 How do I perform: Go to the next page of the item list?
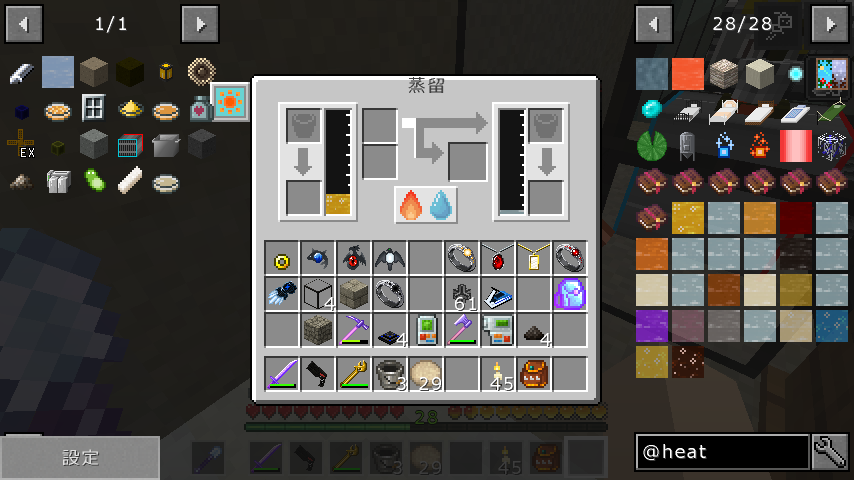coord(830,22)
